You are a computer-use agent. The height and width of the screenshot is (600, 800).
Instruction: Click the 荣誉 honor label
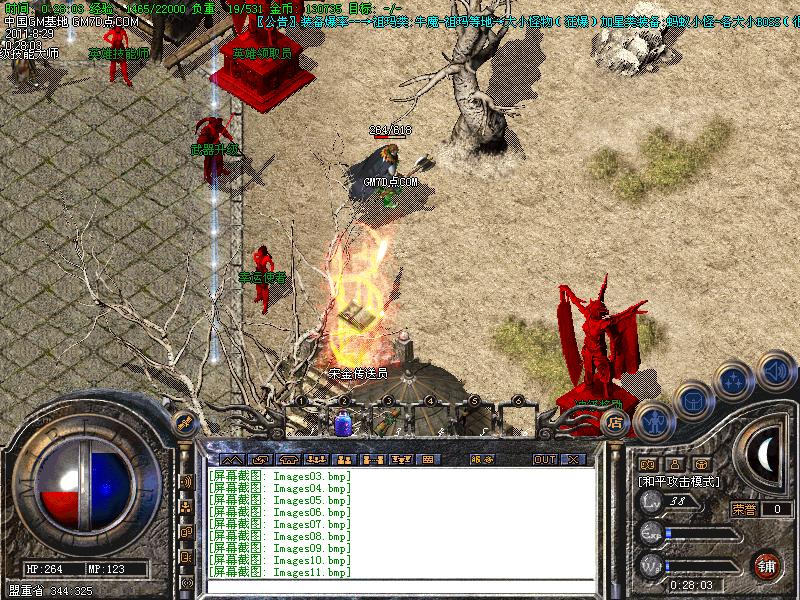pyautogui.click(x=744, y=509)
